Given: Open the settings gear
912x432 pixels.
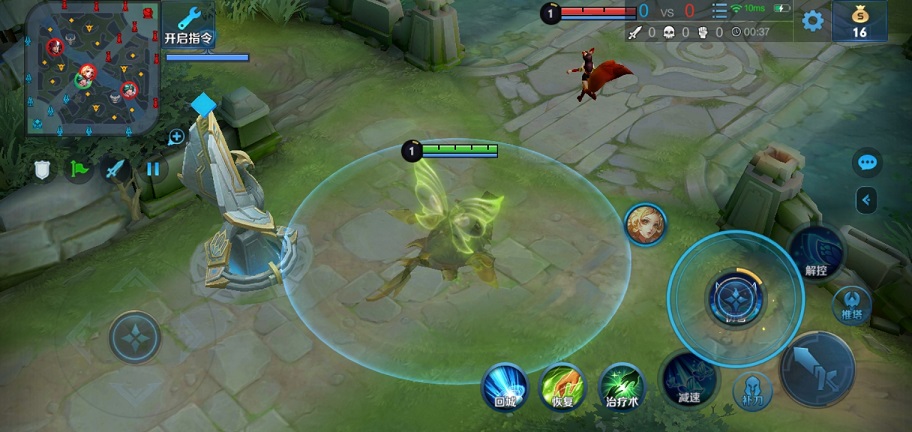Looking at the screenshot, I should point(813,20).
